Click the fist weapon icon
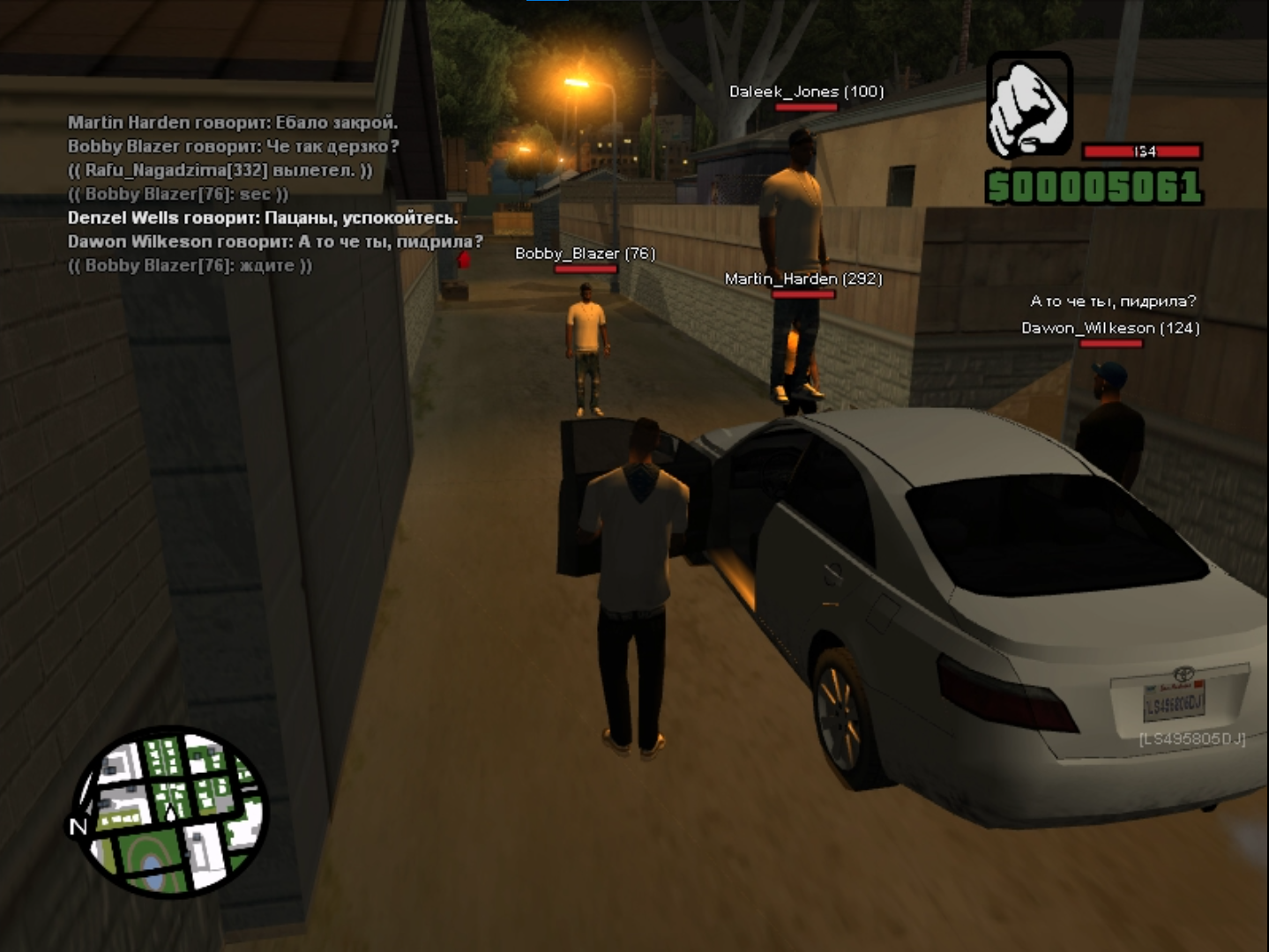This screenshot has width=1269, height=952. pyautogui.click(x=1028, y=105)
